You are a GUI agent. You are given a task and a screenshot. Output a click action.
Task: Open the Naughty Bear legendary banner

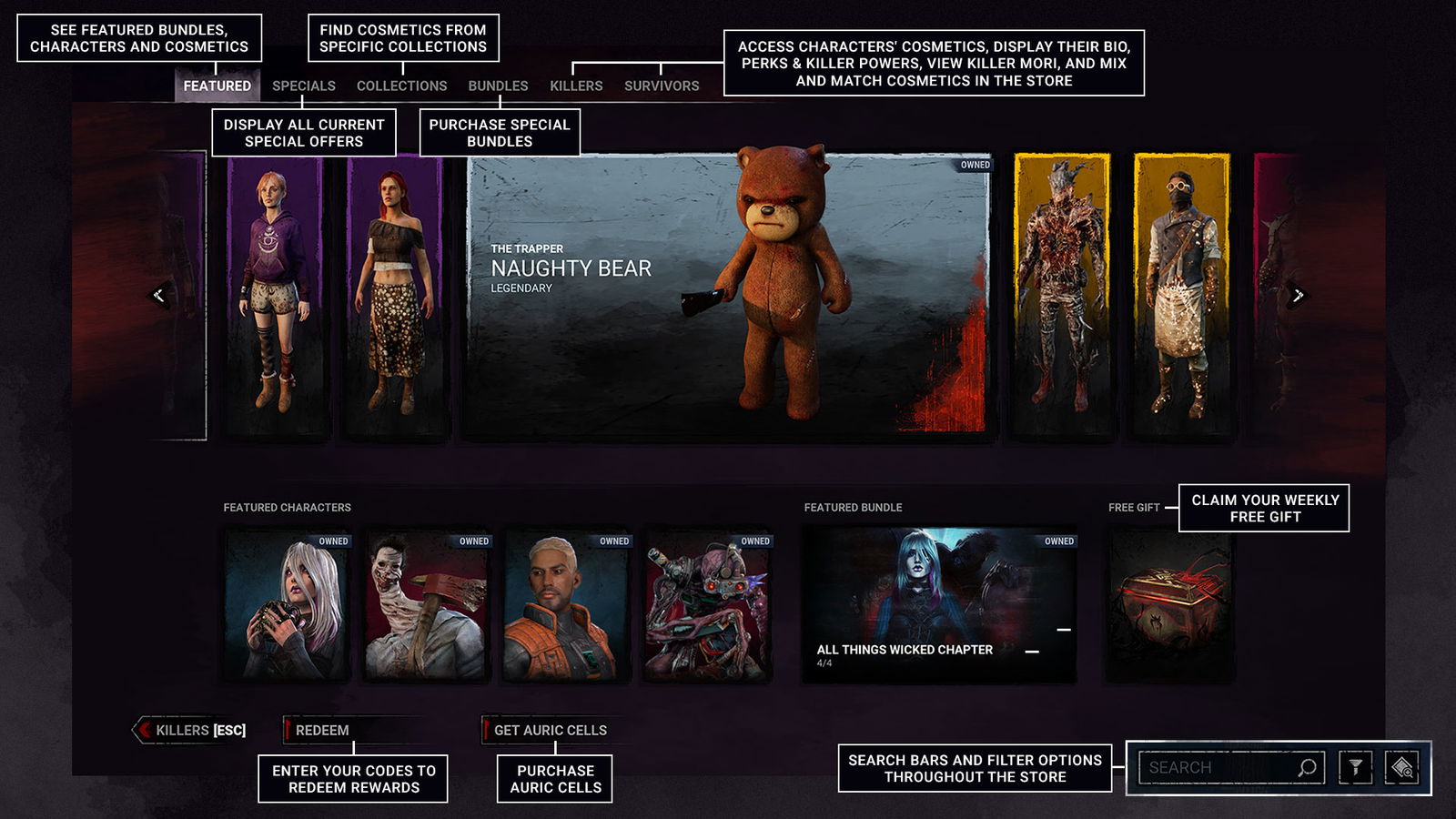coord(728,296)
